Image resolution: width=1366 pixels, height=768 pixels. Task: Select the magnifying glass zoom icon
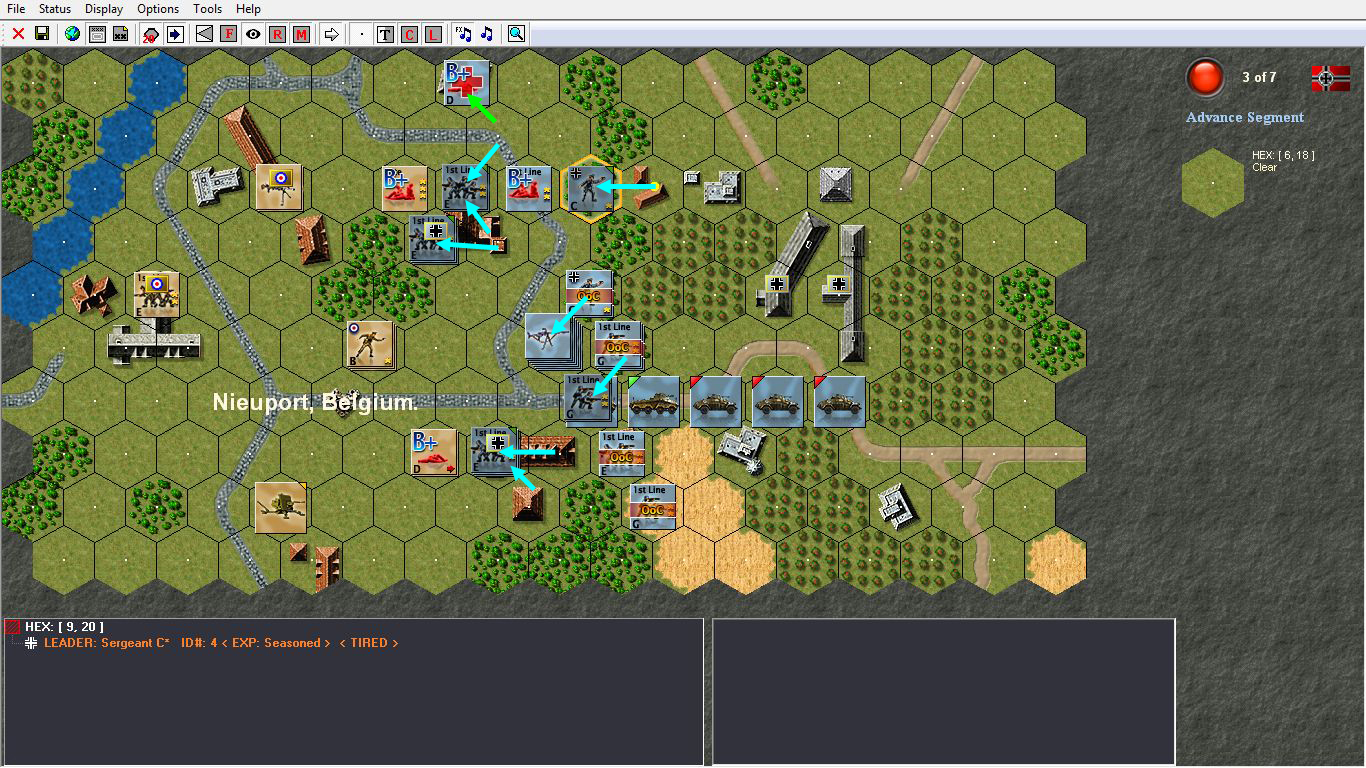514,33
